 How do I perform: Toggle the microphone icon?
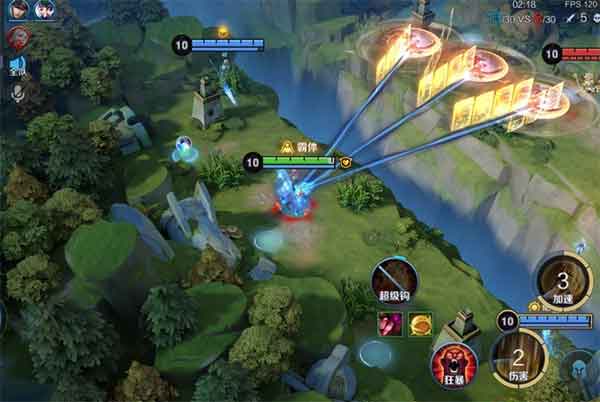pyautogui.click(x=17, y=94)
